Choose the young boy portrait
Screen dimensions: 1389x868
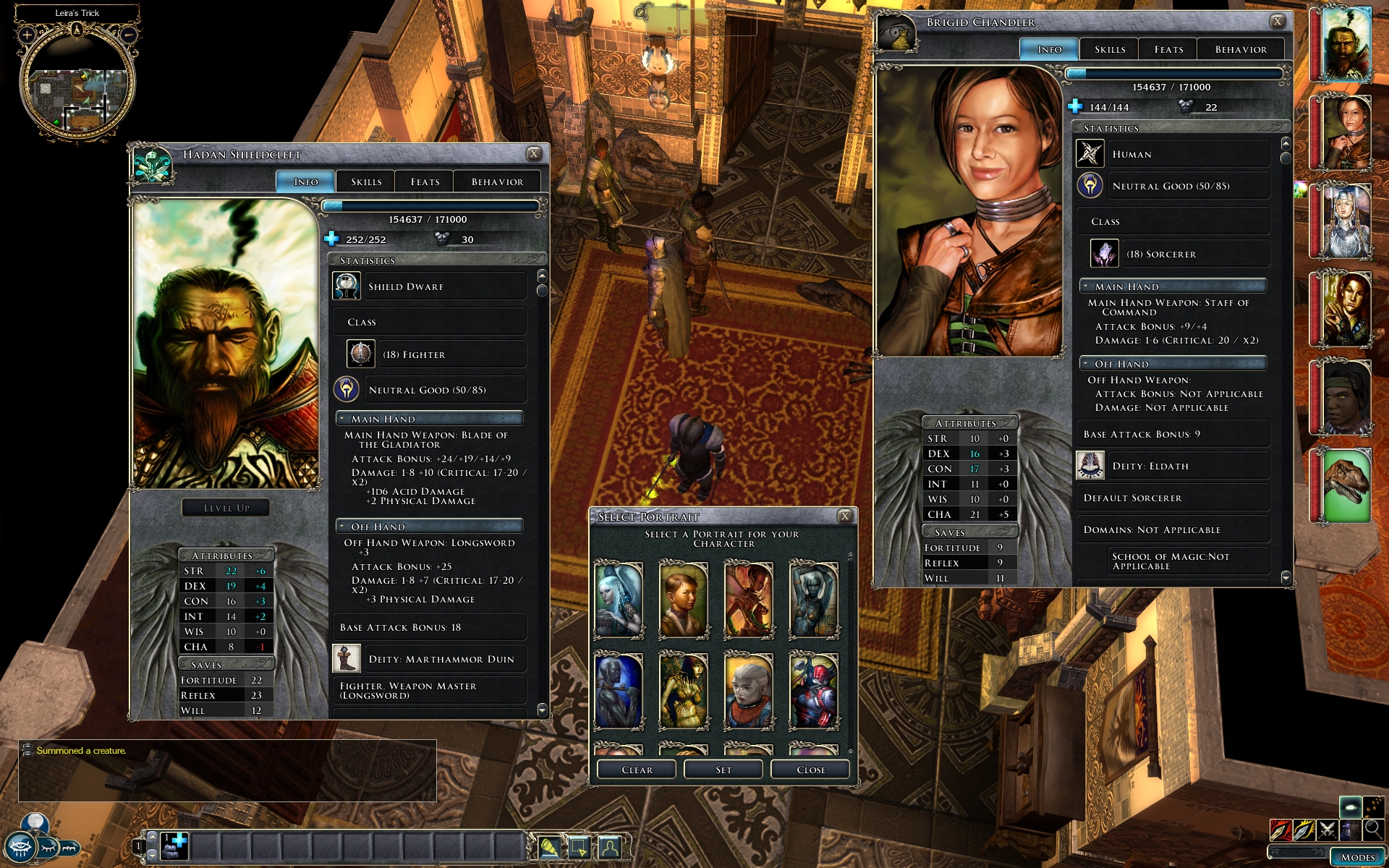pos(684,600)
